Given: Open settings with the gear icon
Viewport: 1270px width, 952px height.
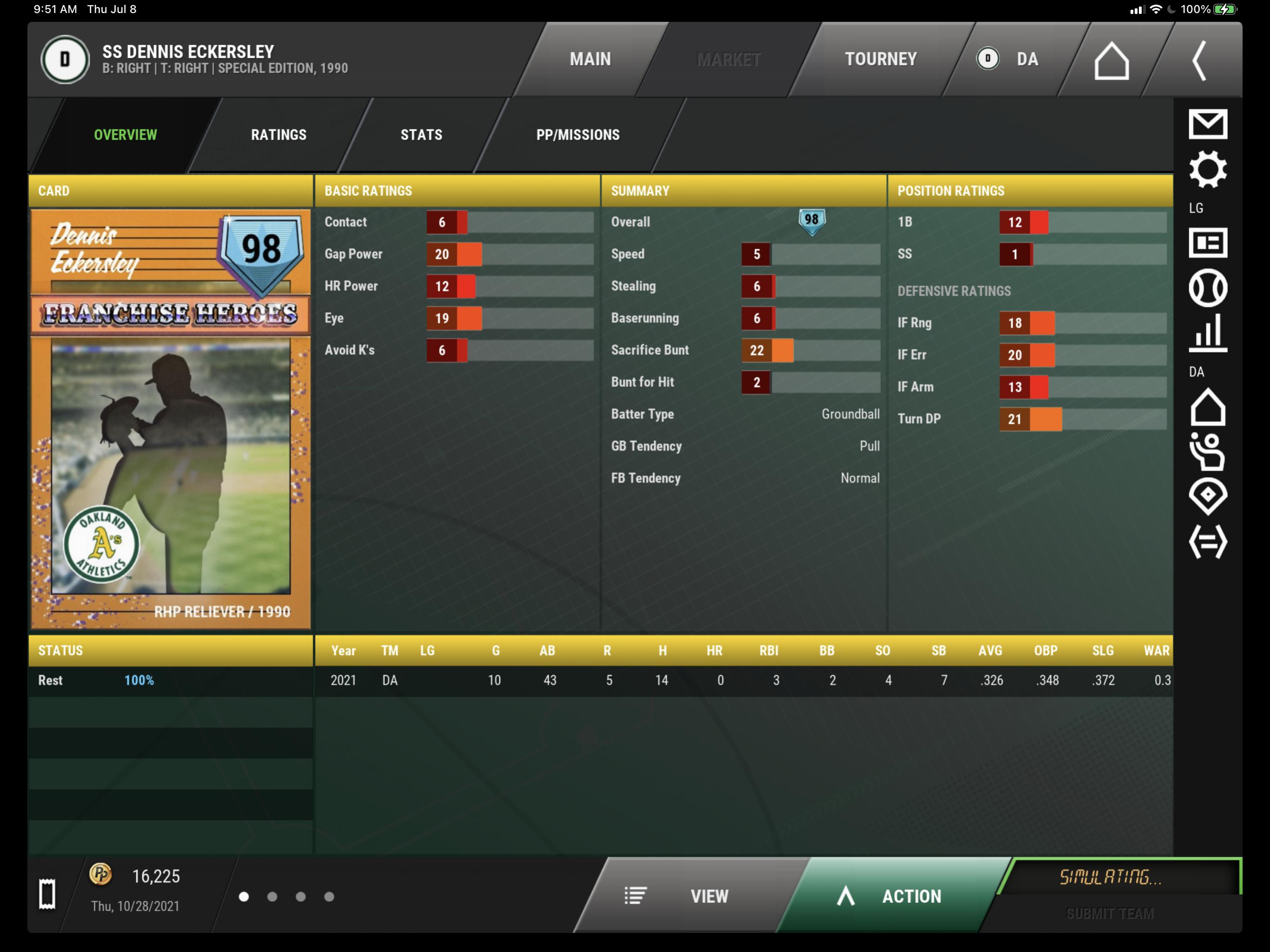Looking at the screenshot, I should coord(1207,169).
